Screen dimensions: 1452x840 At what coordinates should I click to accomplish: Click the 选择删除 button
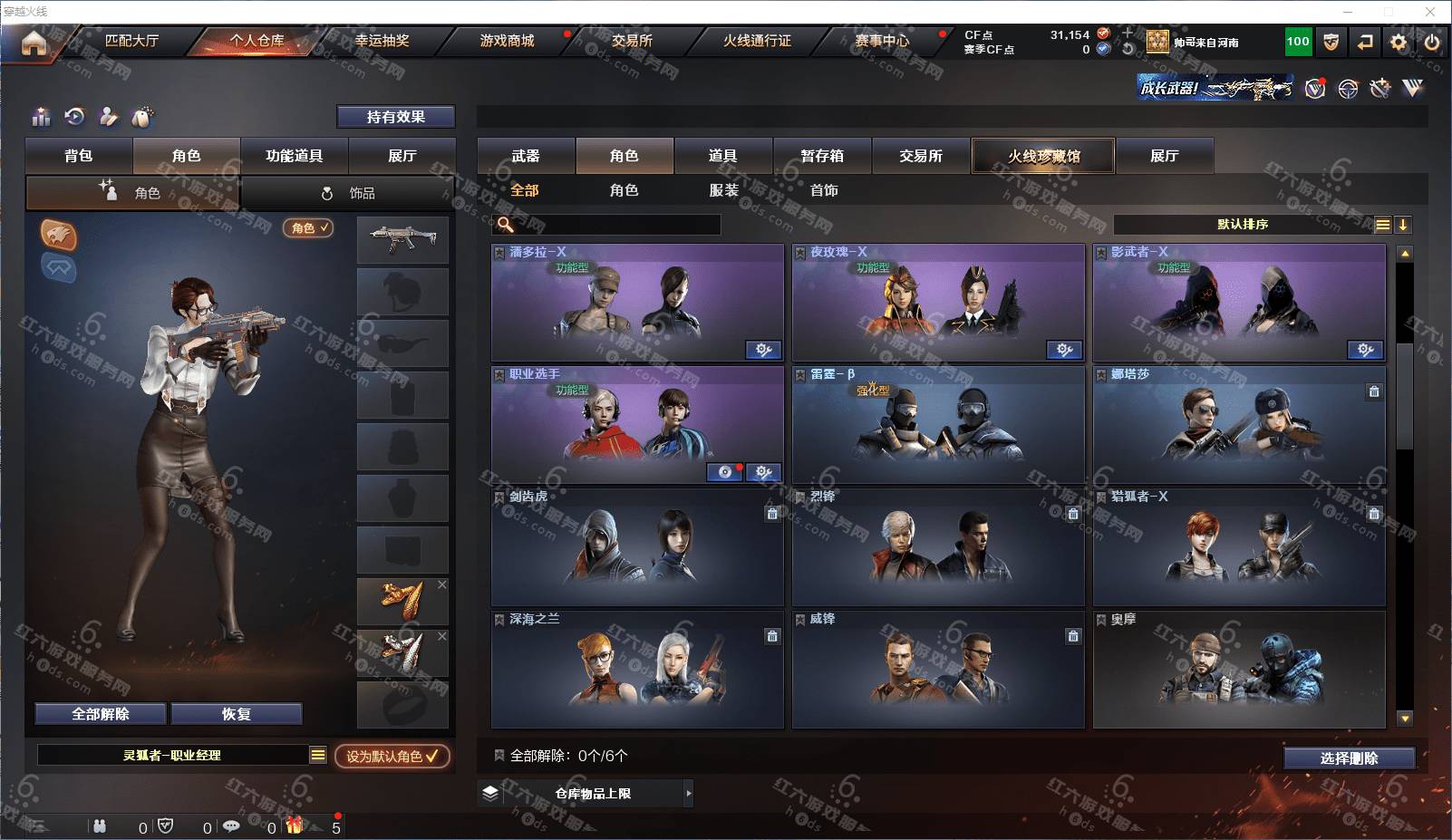pos(1349,758)
